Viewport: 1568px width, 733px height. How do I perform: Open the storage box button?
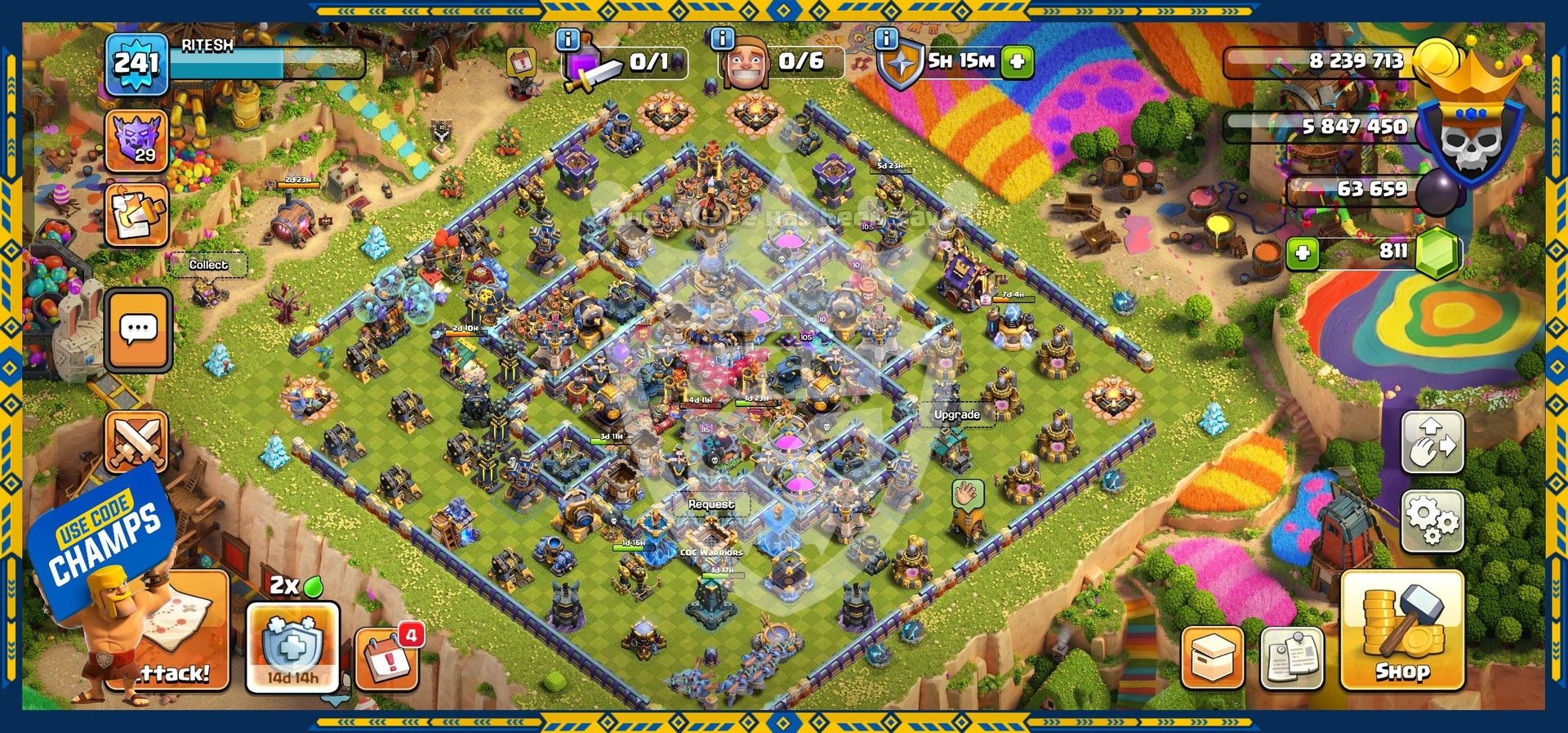(1212, 658)
